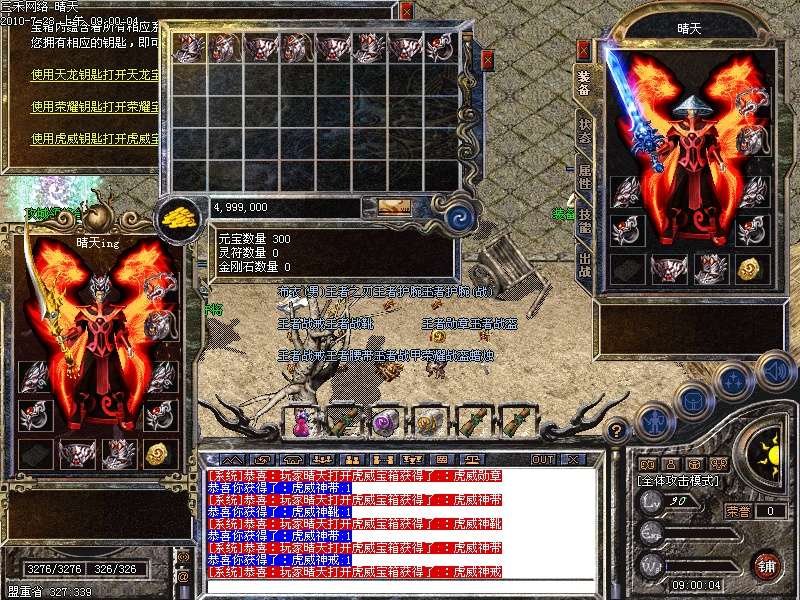Open the 属性 attributes tab
Screen dimensions: 800x600
pyautogui.click(x=585, y=178)
